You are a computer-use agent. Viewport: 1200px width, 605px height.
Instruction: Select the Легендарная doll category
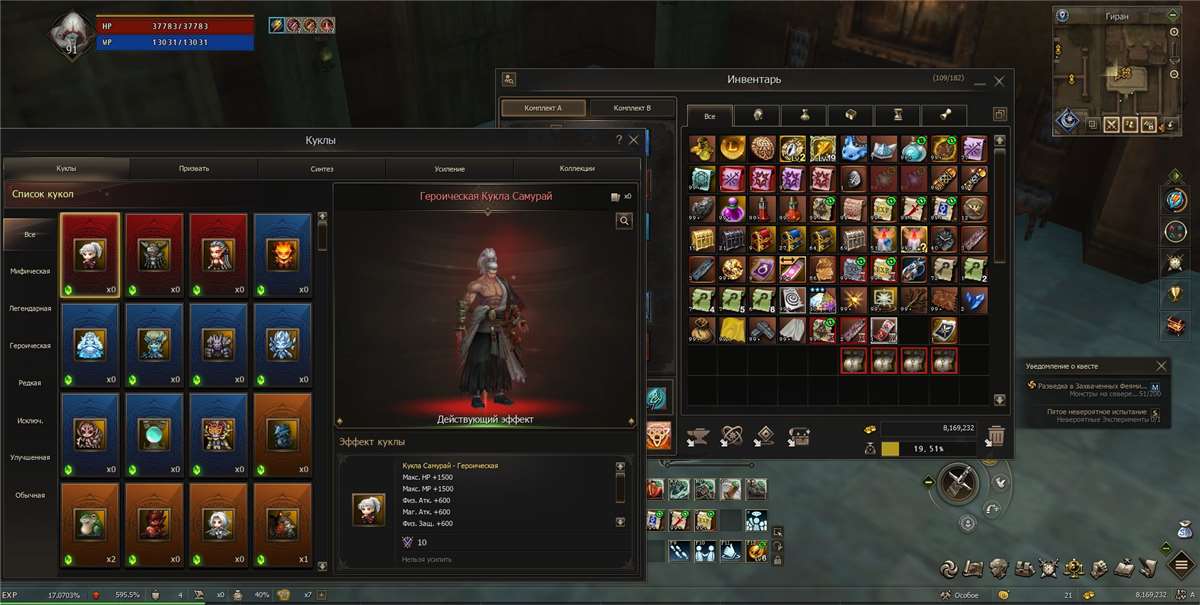coord(29,308)
